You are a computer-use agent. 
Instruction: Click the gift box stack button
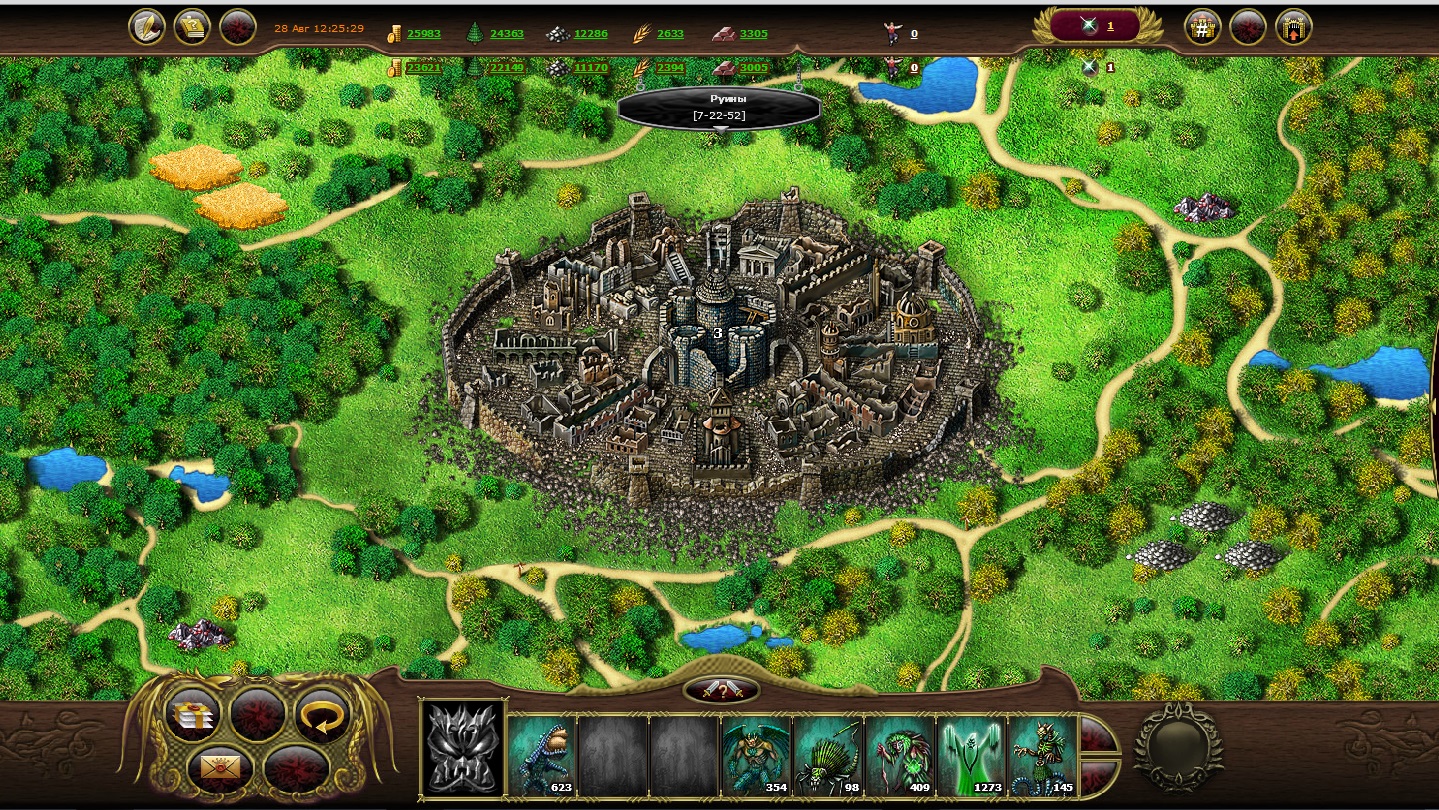[x=192, y=714]
